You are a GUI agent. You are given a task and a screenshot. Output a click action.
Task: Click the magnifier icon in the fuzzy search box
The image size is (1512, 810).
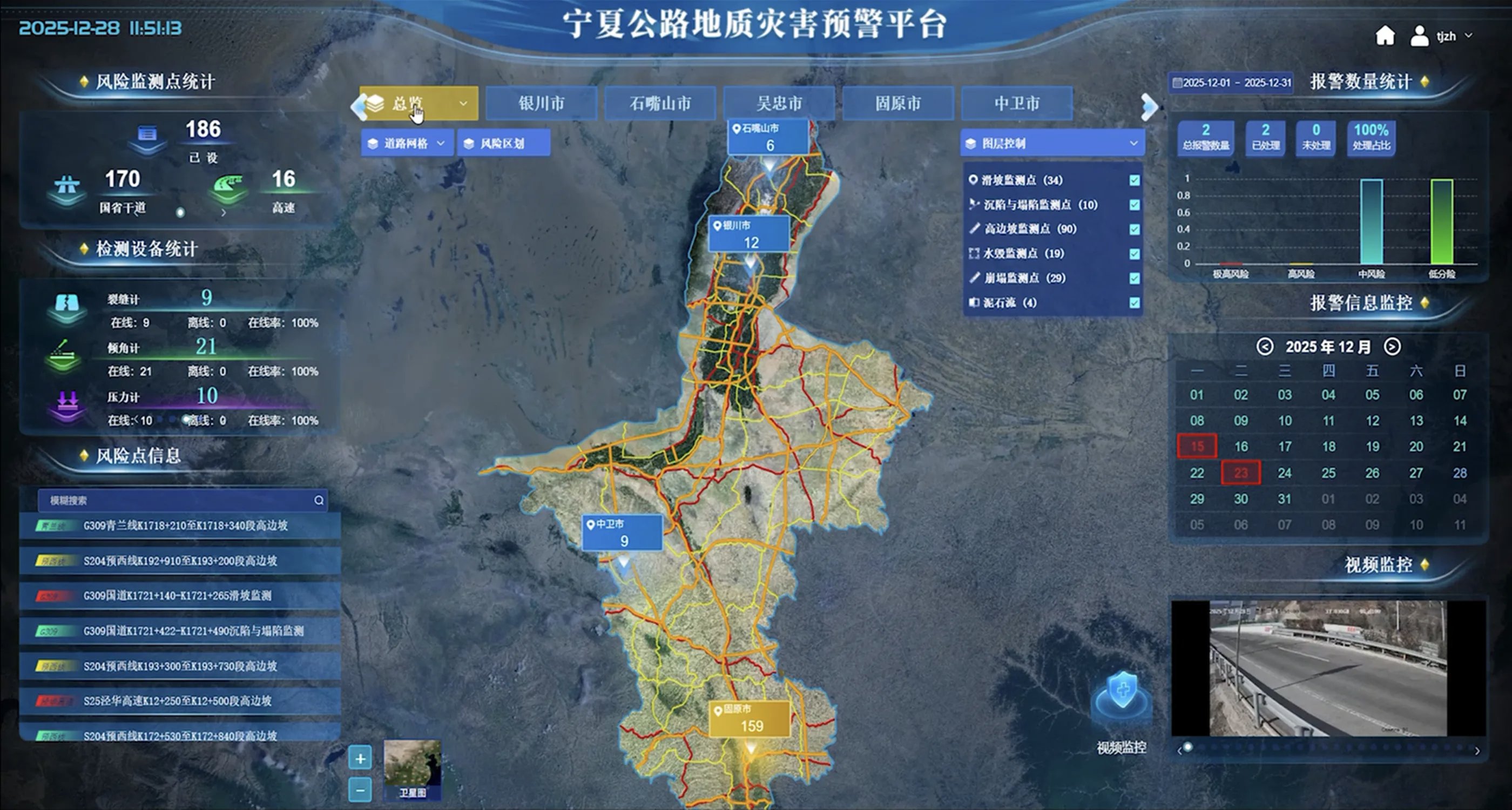point(319,500)
